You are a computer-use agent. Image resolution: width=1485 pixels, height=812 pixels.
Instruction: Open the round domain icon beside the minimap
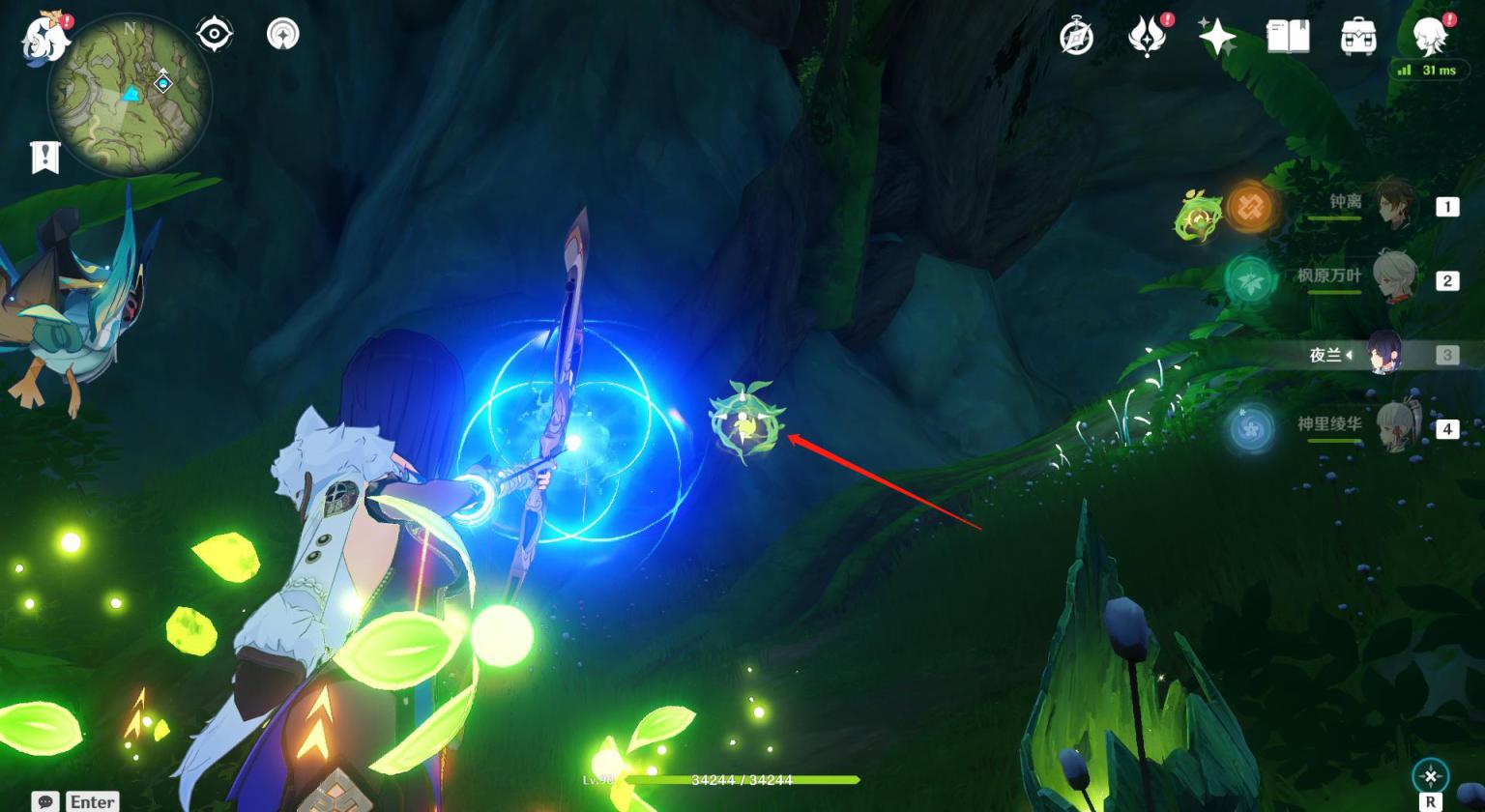(282, 35)
